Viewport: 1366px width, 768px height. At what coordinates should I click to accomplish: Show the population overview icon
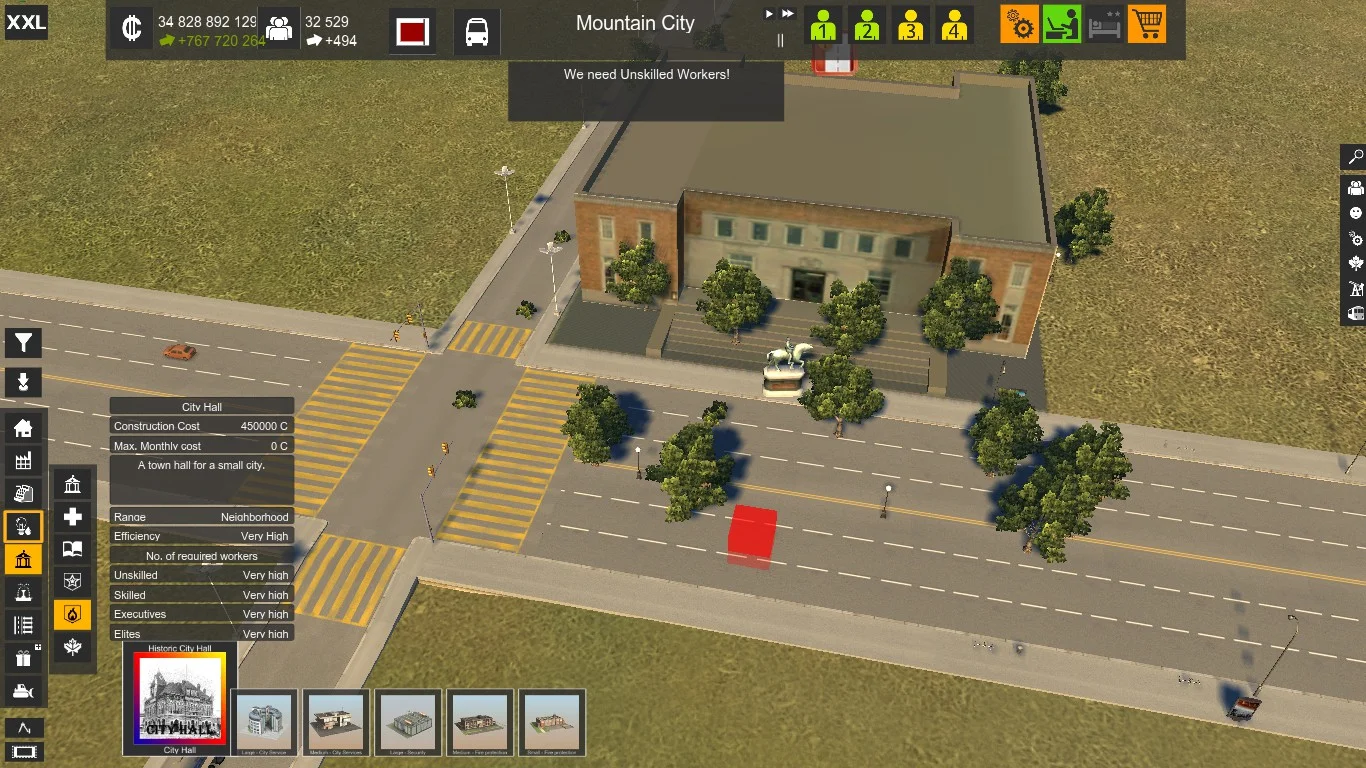click(x=279, y=30)
